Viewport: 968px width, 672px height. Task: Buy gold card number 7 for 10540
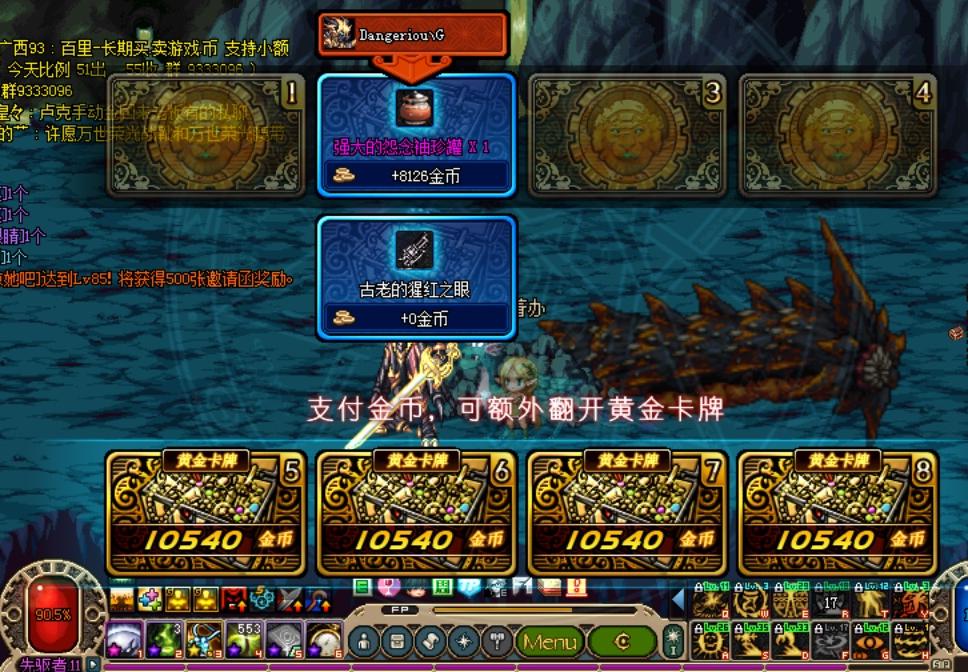click(x=627, y=512)
